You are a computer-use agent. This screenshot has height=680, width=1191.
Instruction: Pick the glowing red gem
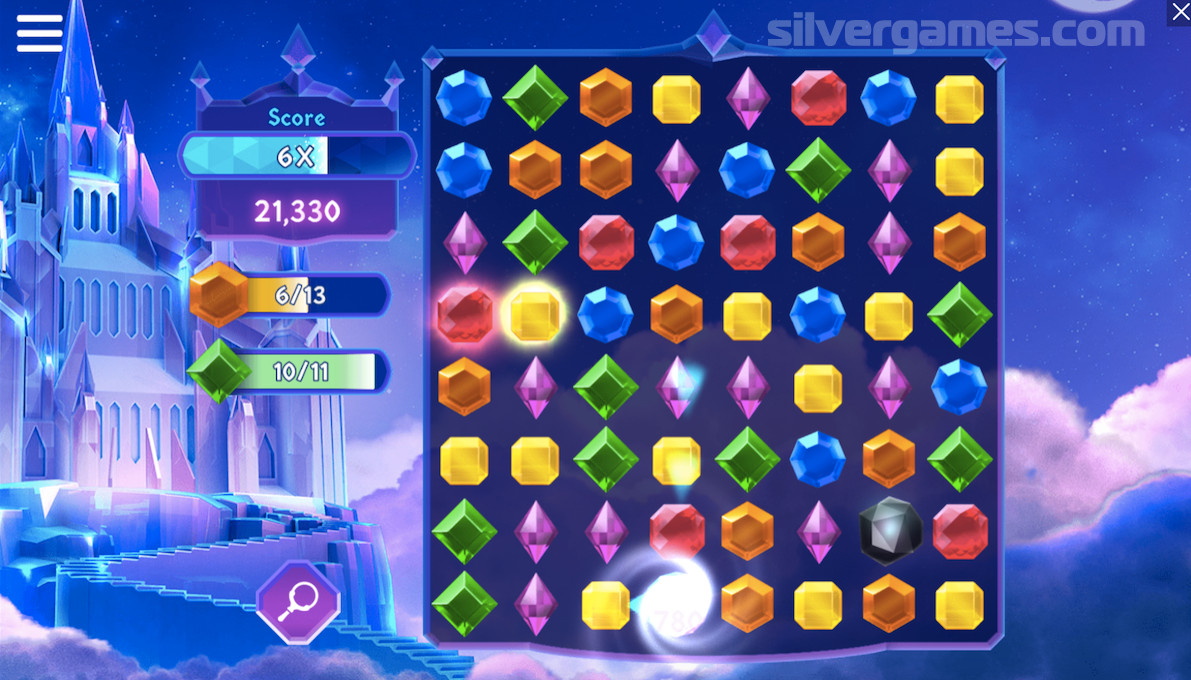pos(464,315)
